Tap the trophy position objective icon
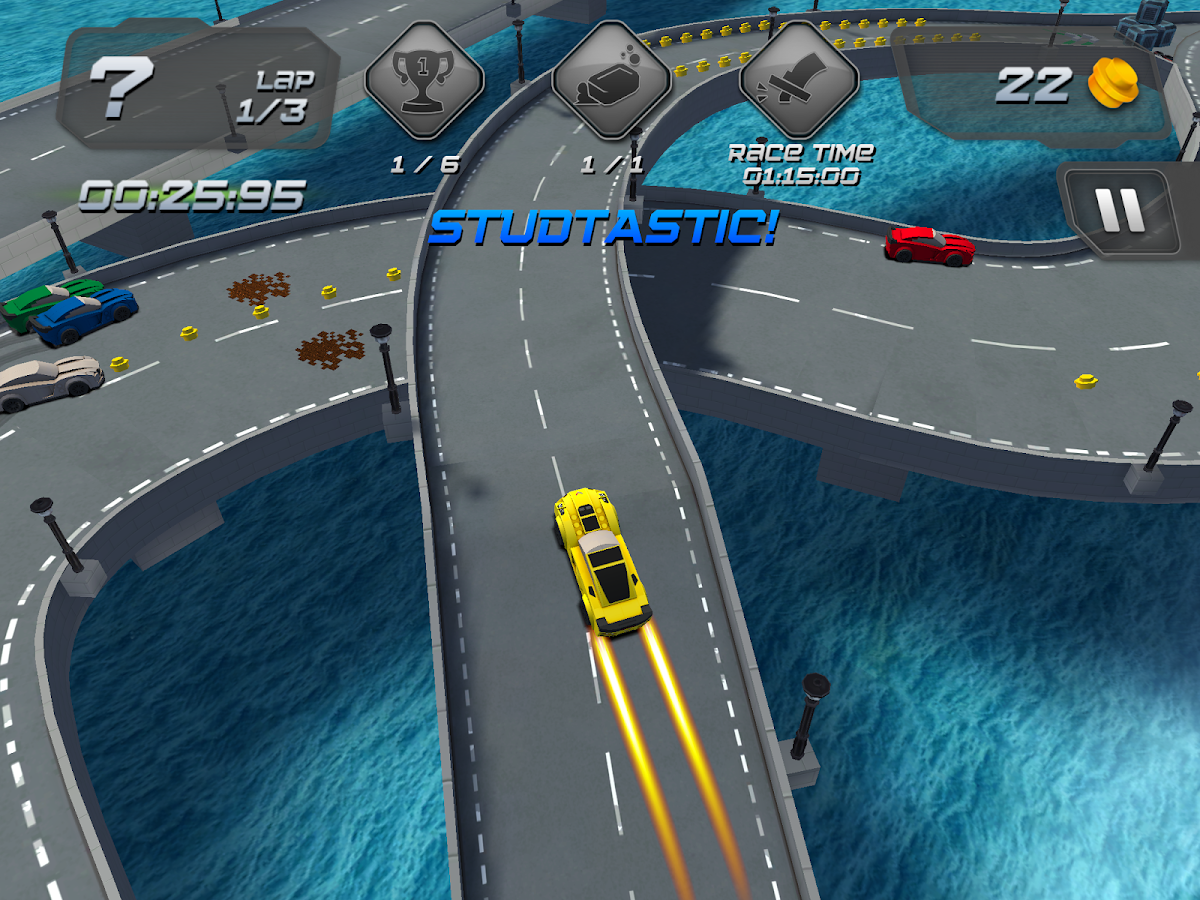Image resolution: width=1200 pixels, height=900 pixels. point(424,80)
